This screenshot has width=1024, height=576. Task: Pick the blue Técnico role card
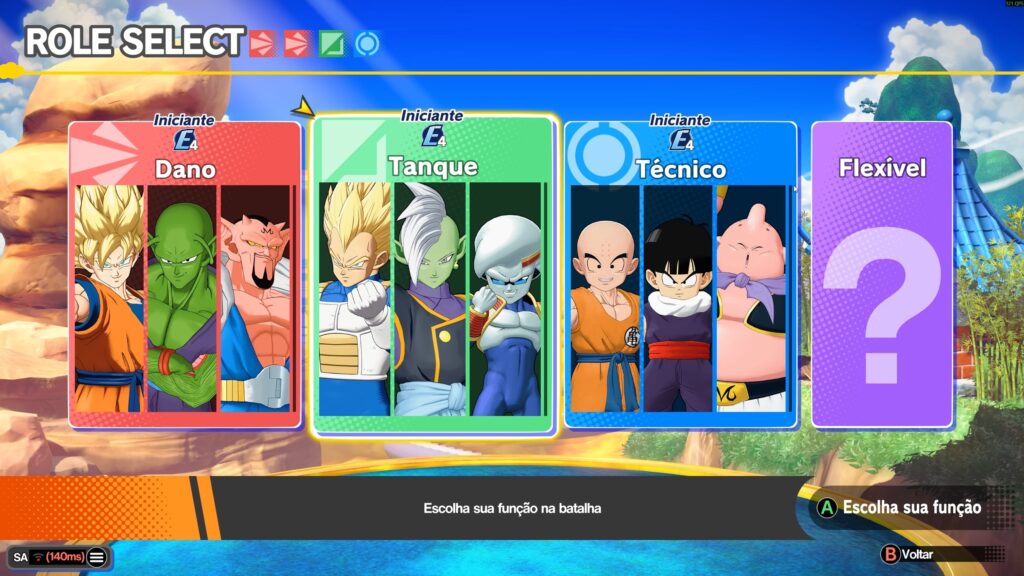click(x=681, y=275)
